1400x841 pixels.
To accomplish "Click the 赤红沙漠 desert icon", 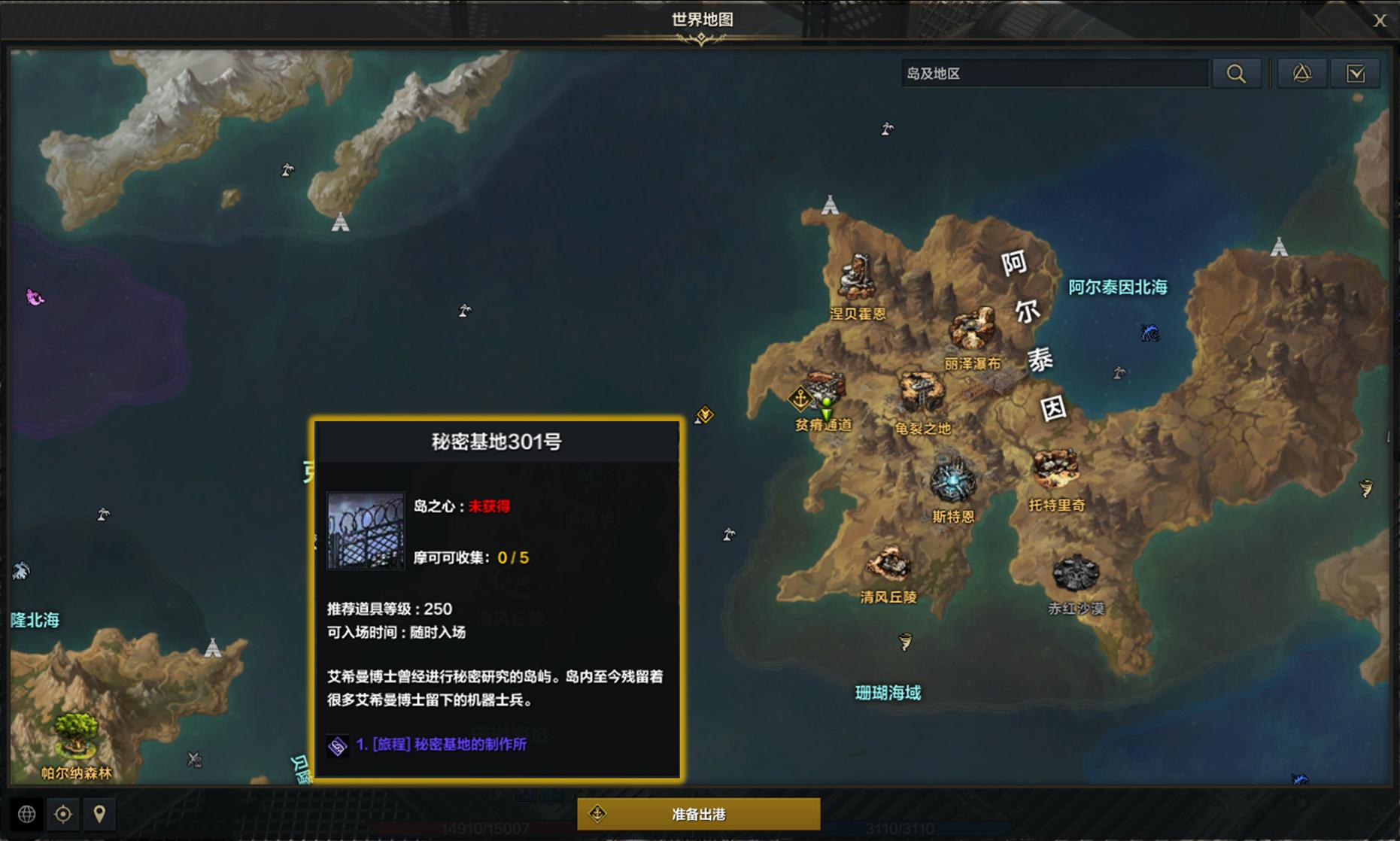I will (1077, 573).
